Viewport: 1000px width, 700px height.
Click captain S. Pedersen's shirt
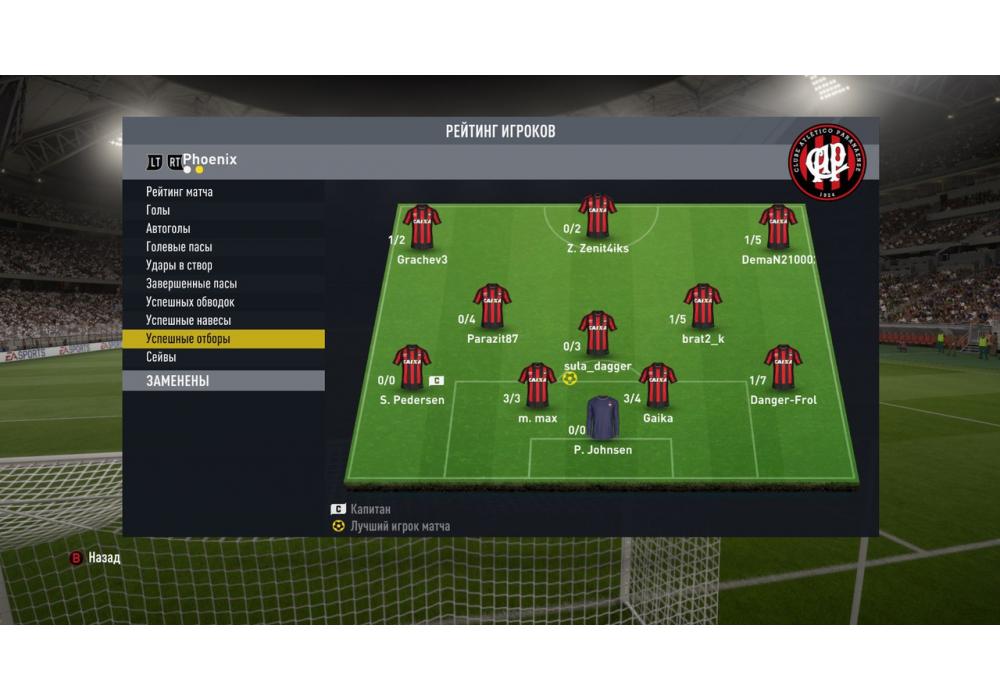tap(411, 367)
